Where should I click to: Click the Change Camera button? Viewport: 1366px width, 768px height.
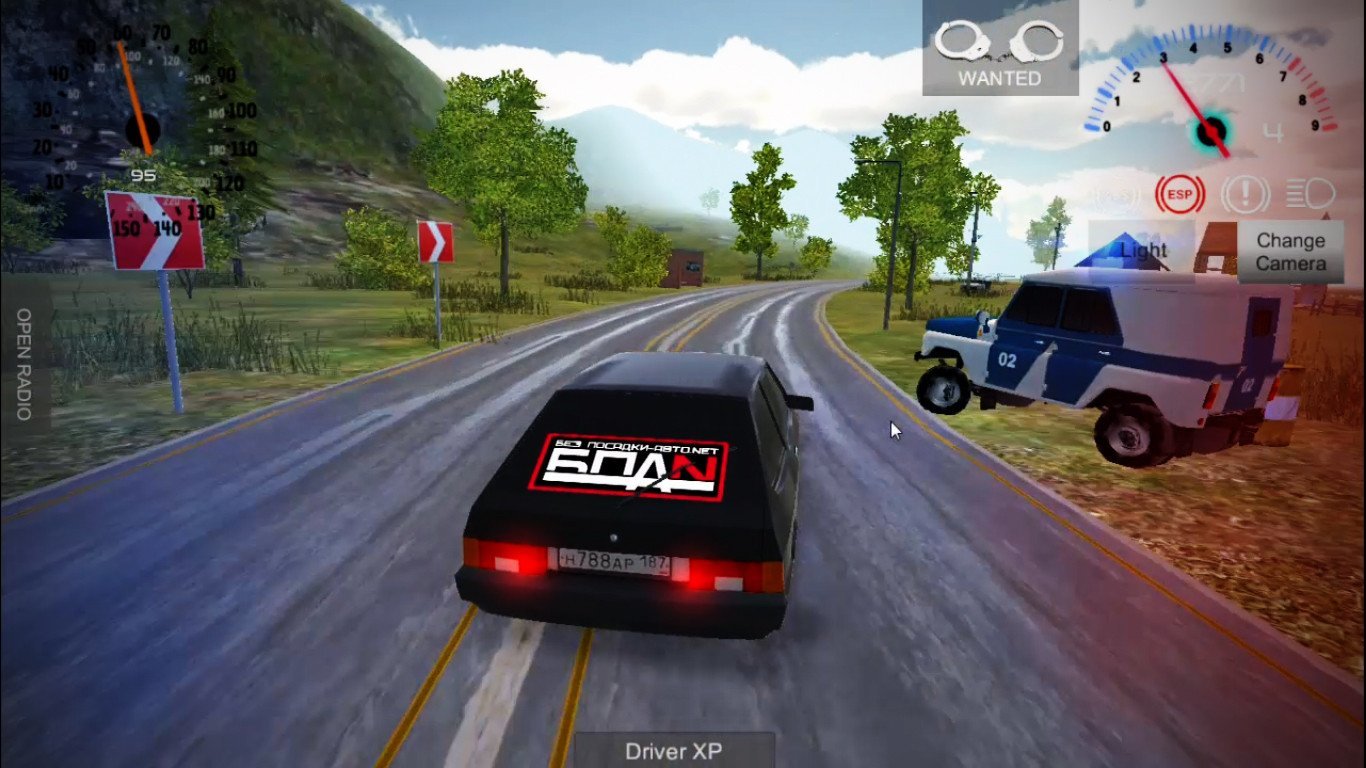(x=1290, y=252)
